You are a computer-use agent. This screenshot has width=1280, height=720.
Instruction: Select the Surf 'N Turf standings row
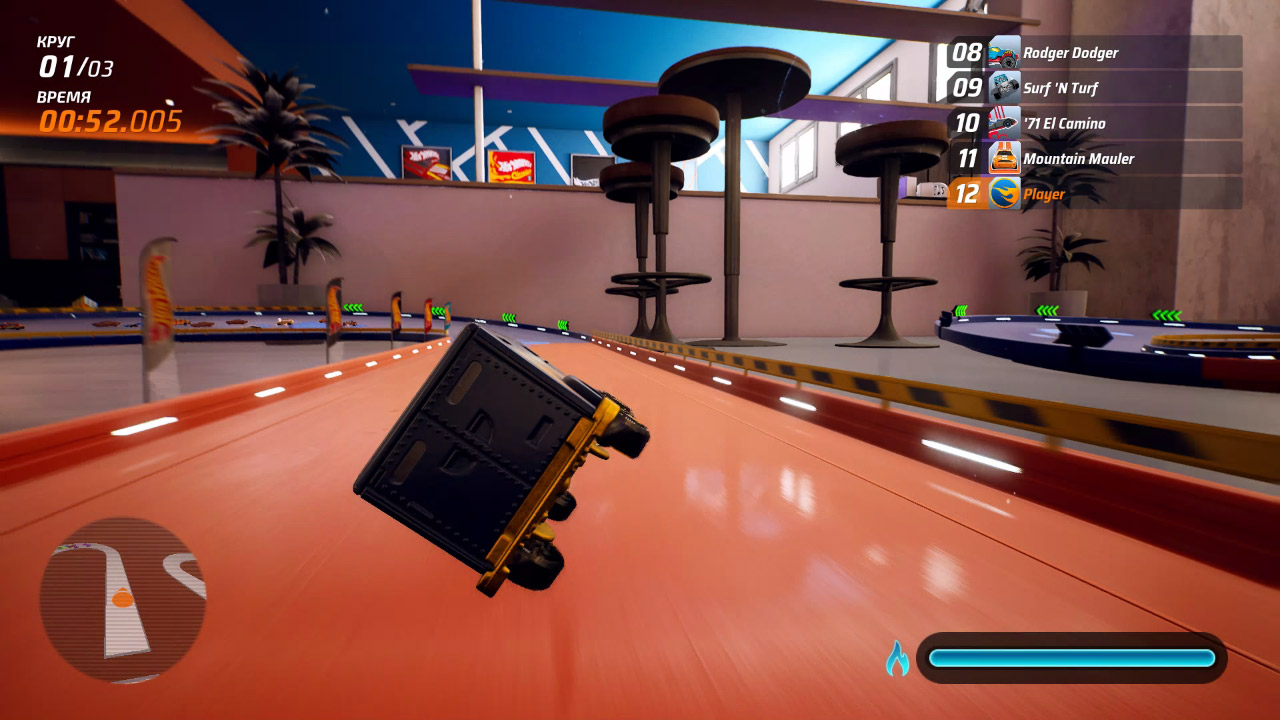click(x=1100, y=88)
